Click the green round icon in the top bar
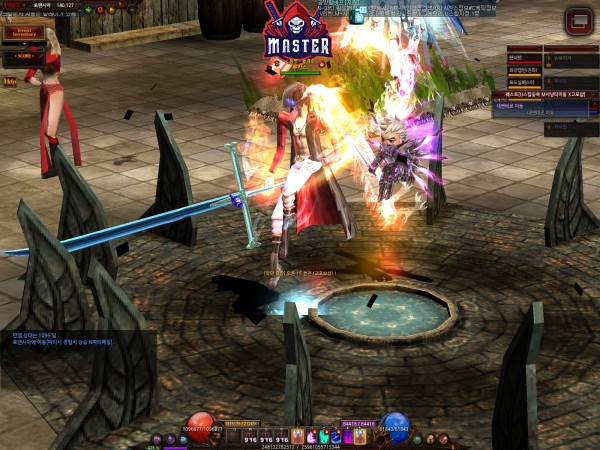 [87, 9]
